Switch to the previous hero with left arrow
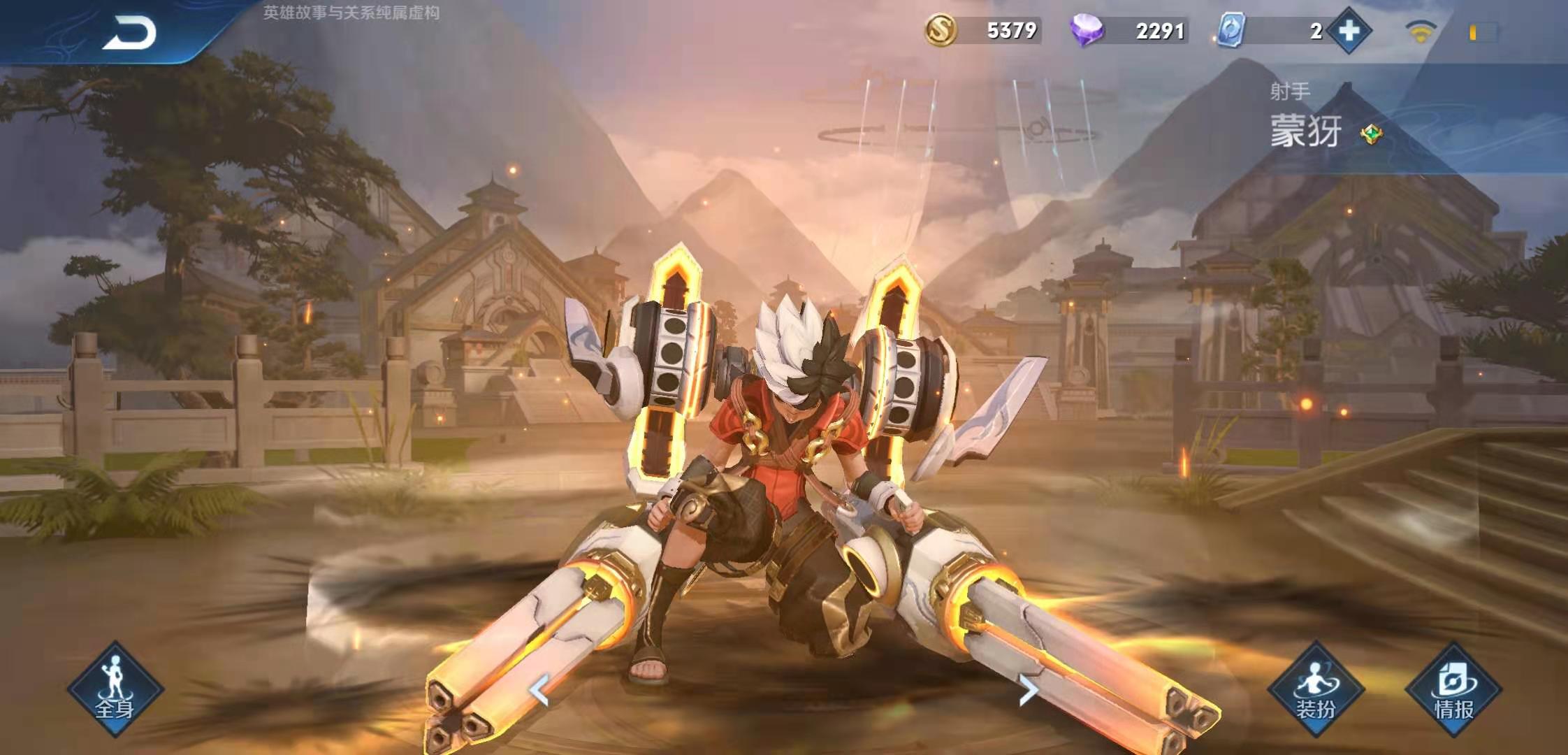Screen dimensions: 1568x755 [539, 691]
